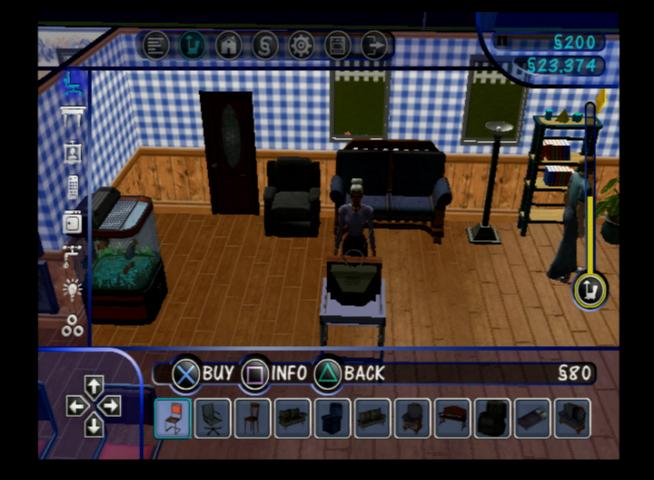Open the plumbing category faucet icon
Screen dimensions: 654x480
click(x=72, y=257)
